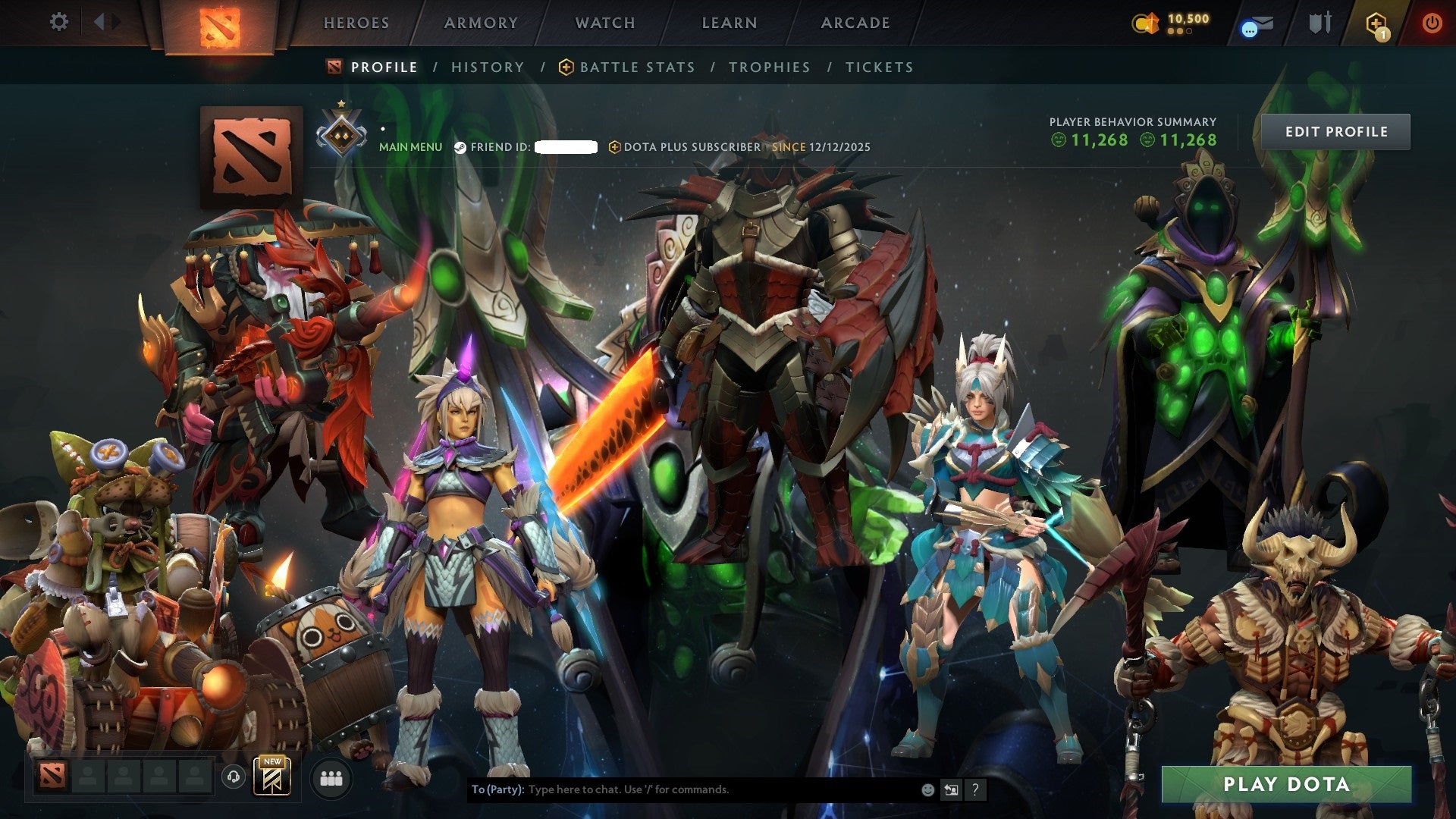Toggle the screenshot sharing icon beside chat
This screenshot has height=819, width=1456.
click(951, 789)
